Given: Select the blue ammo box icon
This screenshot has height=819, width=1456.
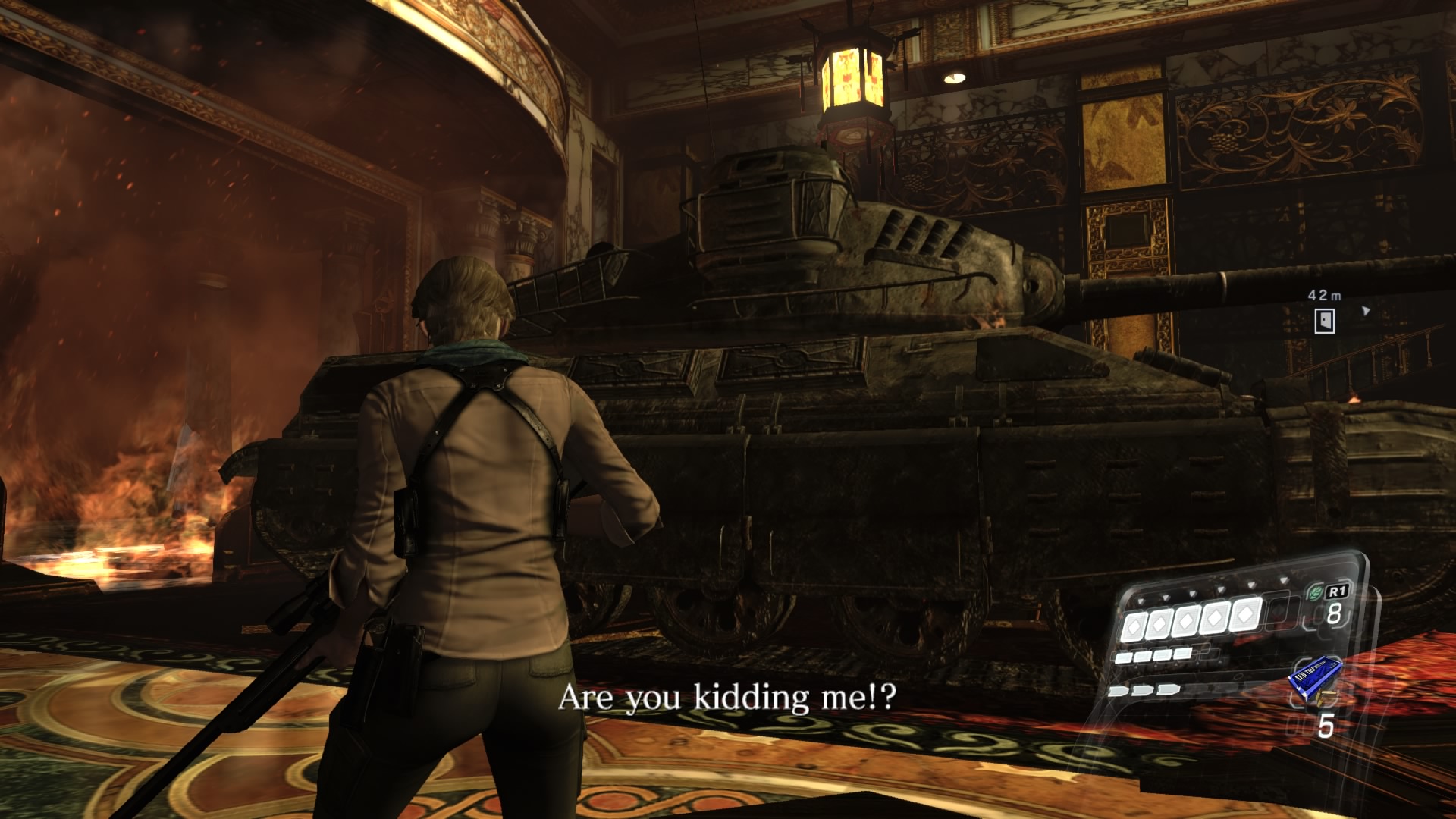Looking at the screenshot, I should click(1314, 676).
